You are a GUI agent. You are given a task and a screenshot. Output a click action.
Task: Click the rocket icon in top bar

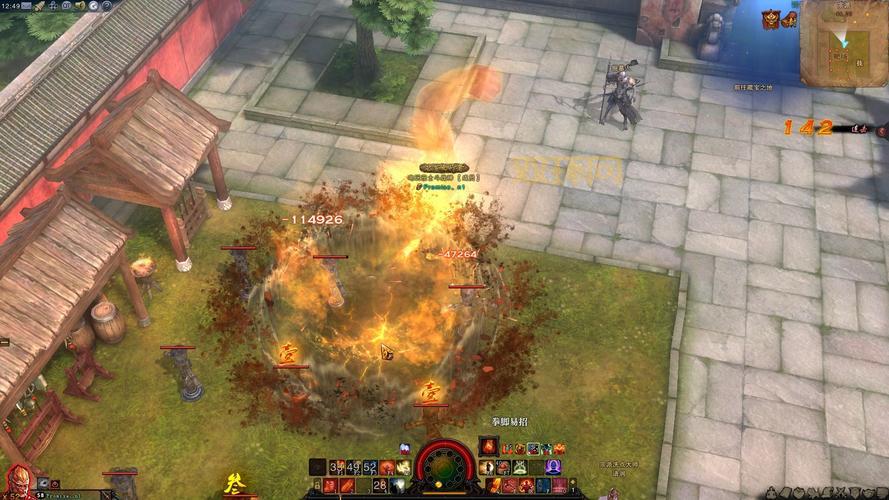tap(39, 5)
